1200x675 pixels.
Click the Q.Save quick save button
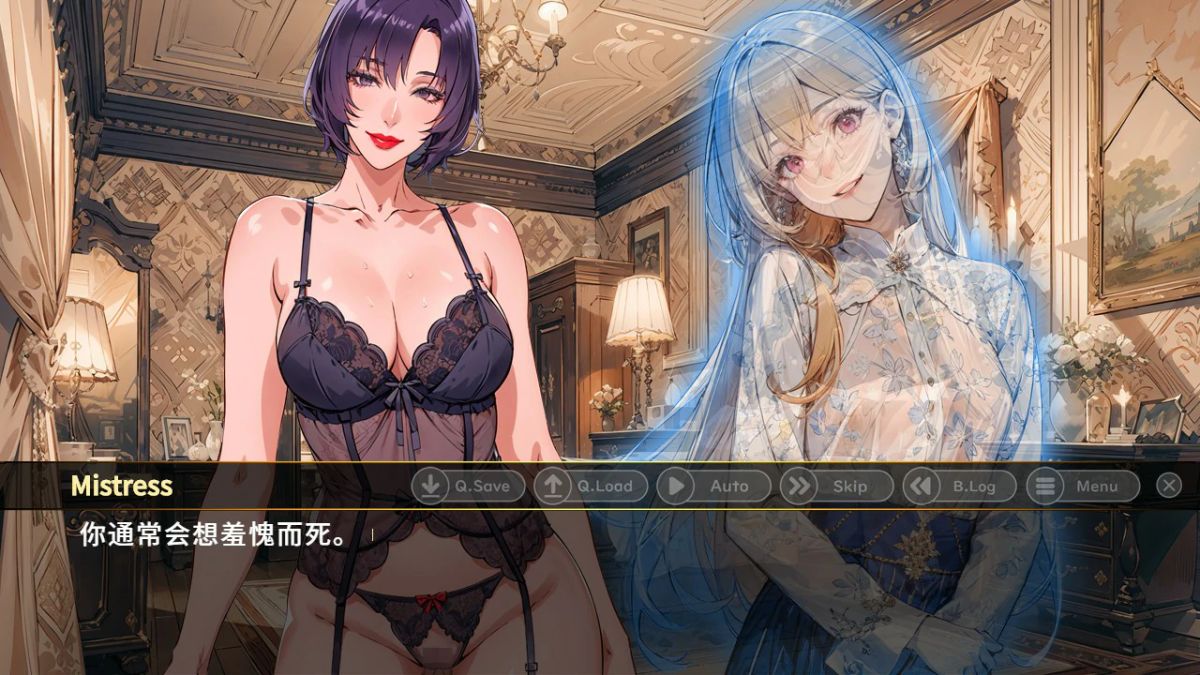coord(468,486)
